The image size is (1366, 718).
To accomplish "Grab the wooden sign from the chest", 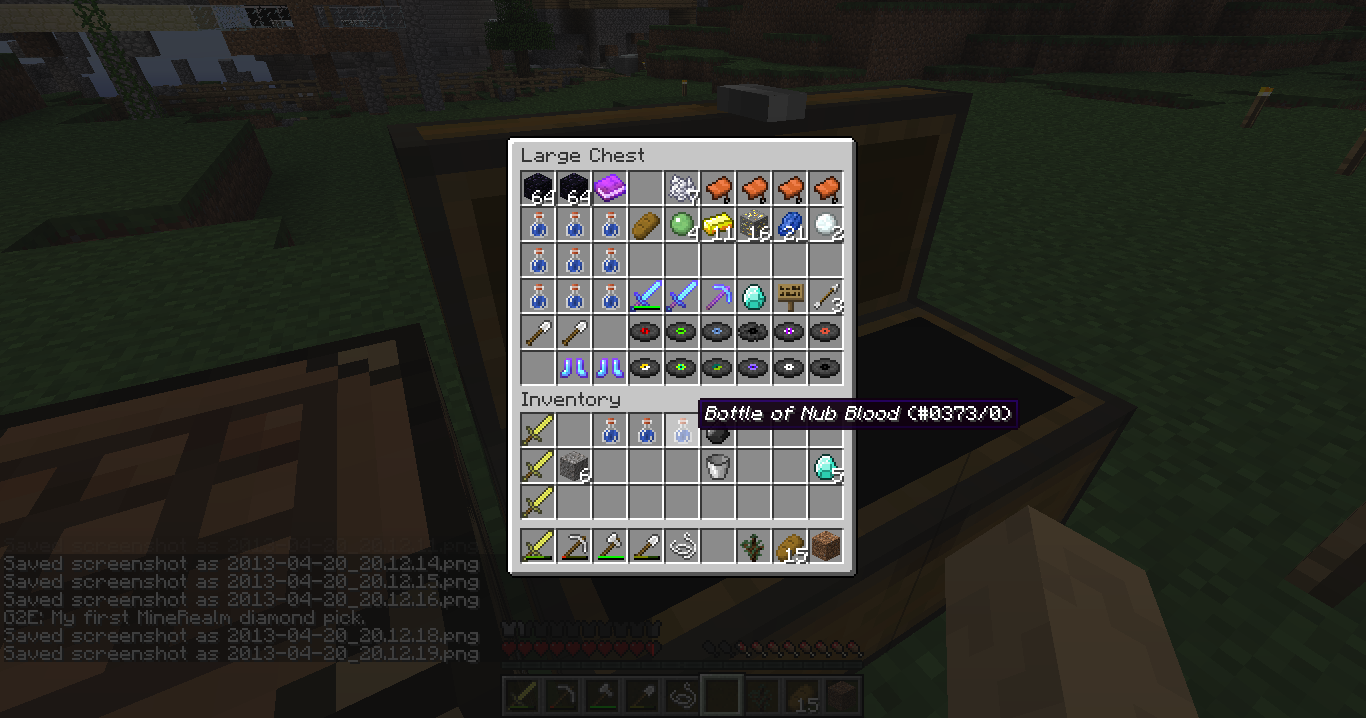I will coord(790,296).
